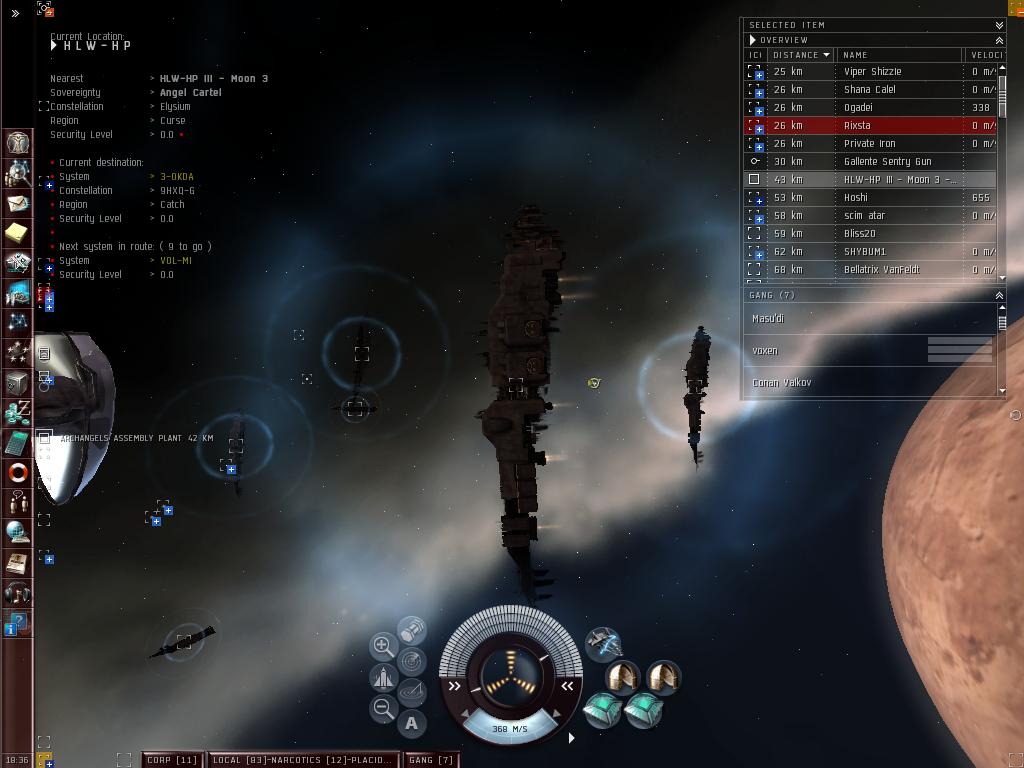Open mail from the envelope sidebar icon
This screenshot has width=1024, height=768.
[18, 204]
